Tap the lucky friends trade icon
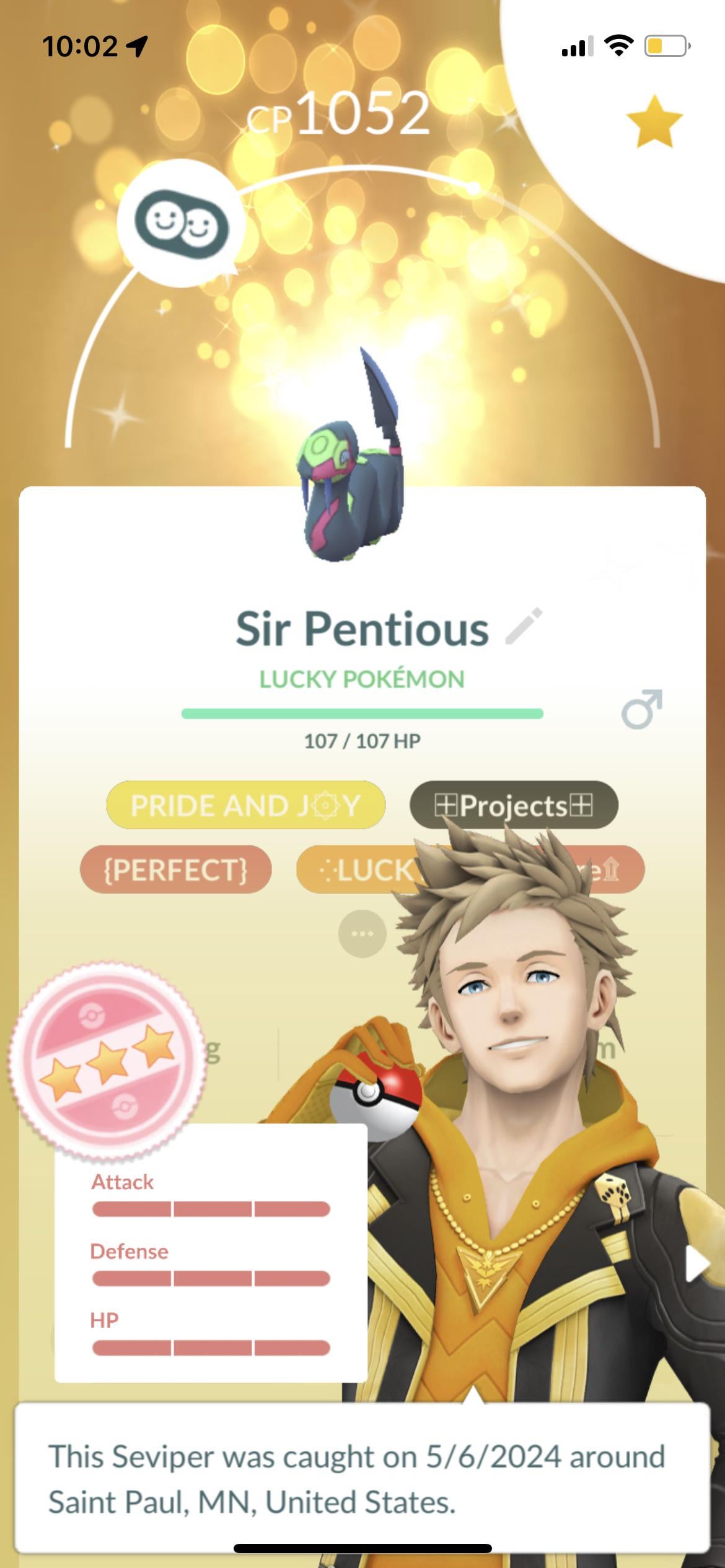Image resolution: width=725 pixels, height=1568 pixels. 181,224
